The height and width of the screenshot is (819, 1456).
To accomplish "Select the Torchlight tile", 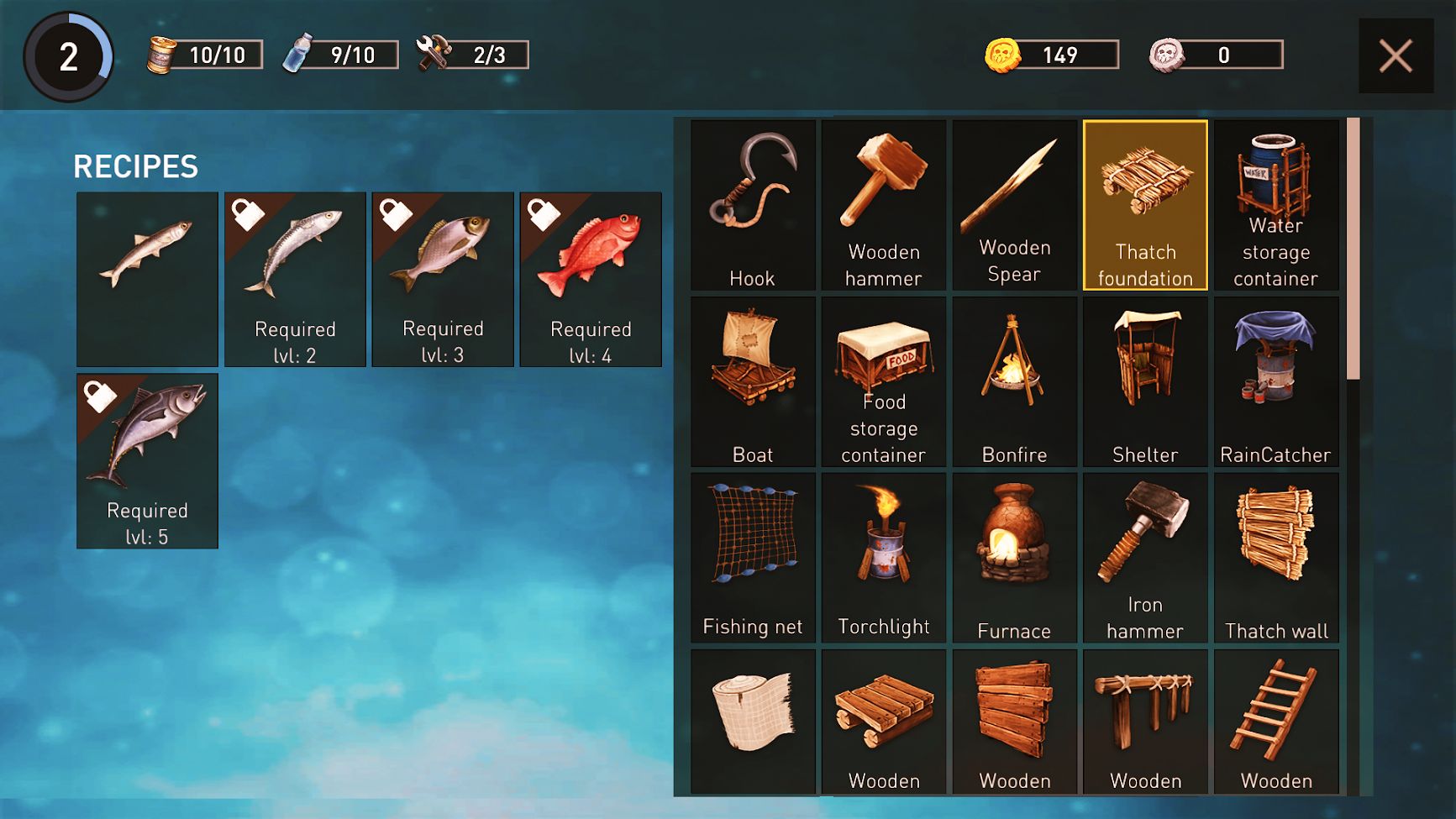I will point(884,559).
